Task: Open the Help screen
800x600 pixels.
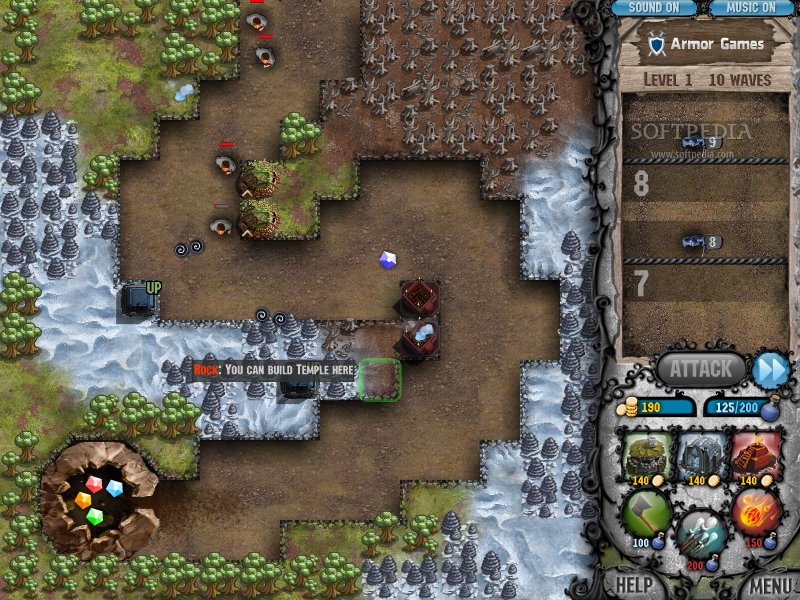Action: (x=634, y=585)
